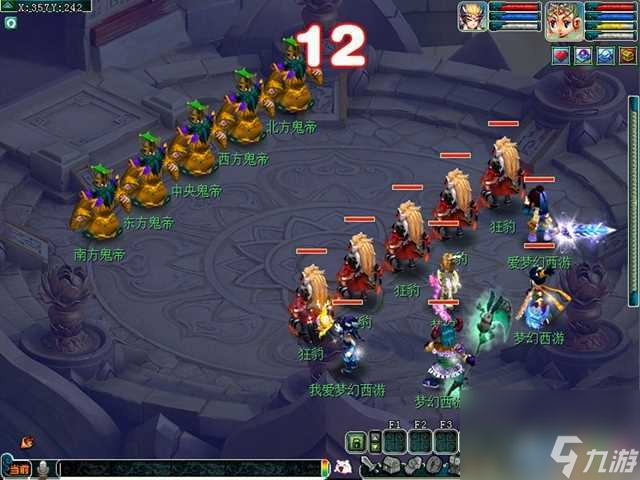Click the red heart icon
640x480 pixels.
(561, 57)
